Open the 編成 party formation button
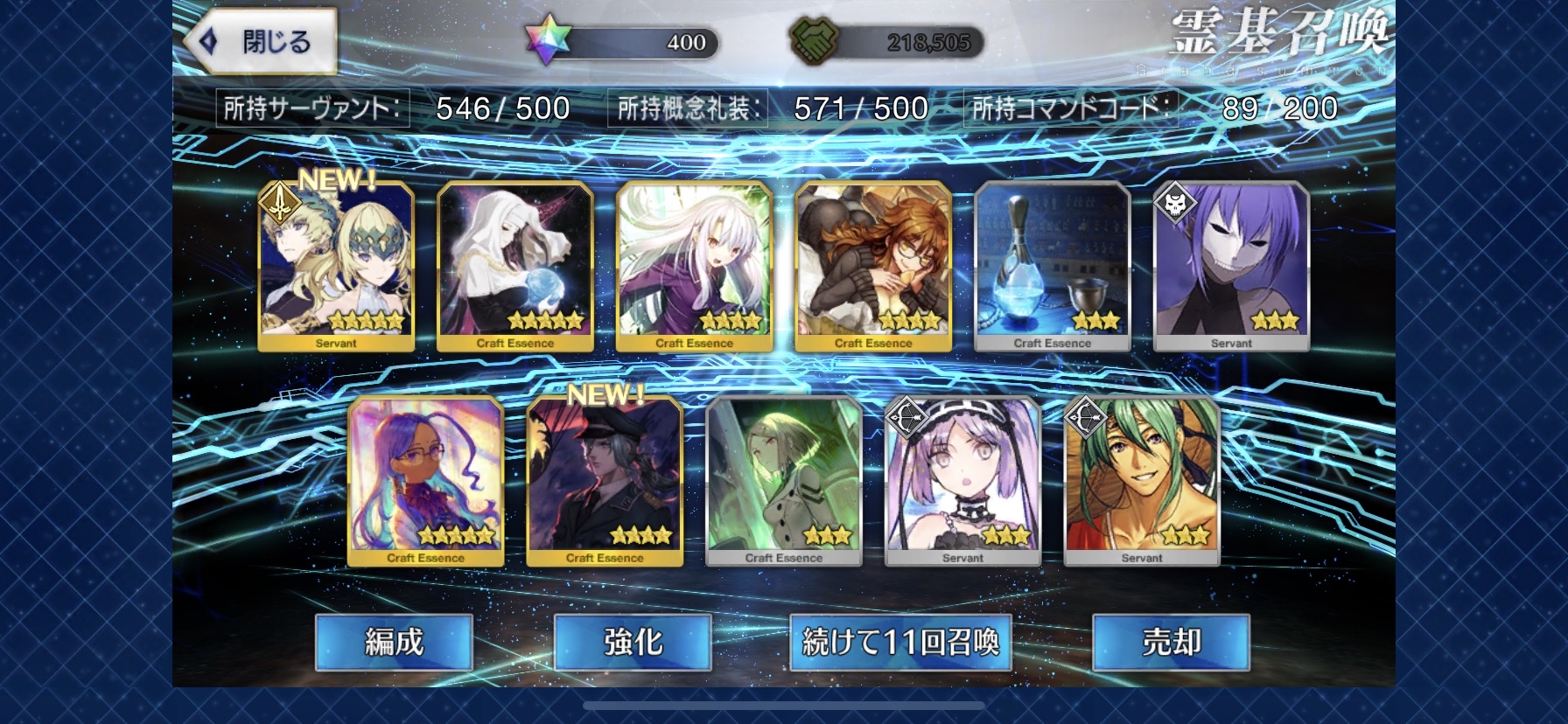 [394, 643]
